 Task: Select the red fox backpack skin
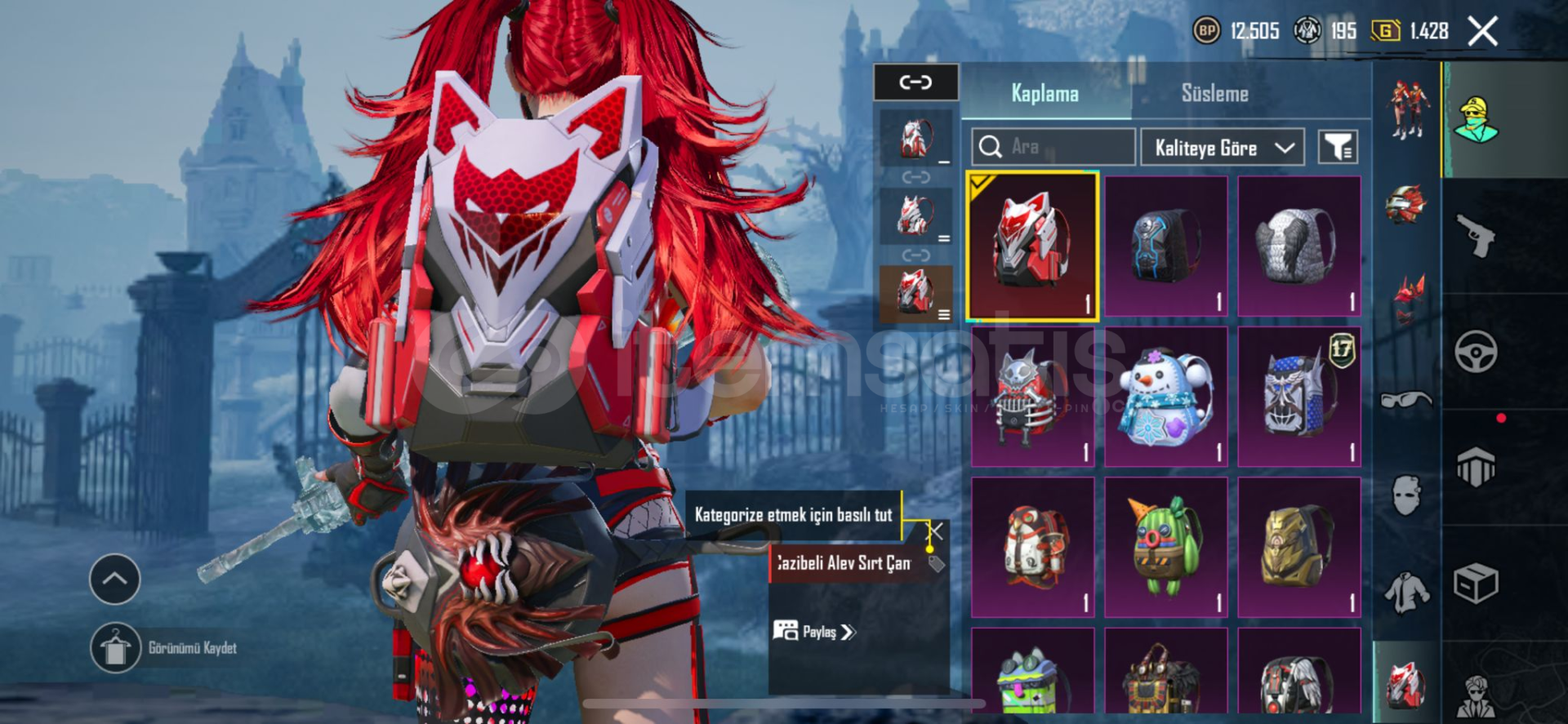coord(1031,245)
